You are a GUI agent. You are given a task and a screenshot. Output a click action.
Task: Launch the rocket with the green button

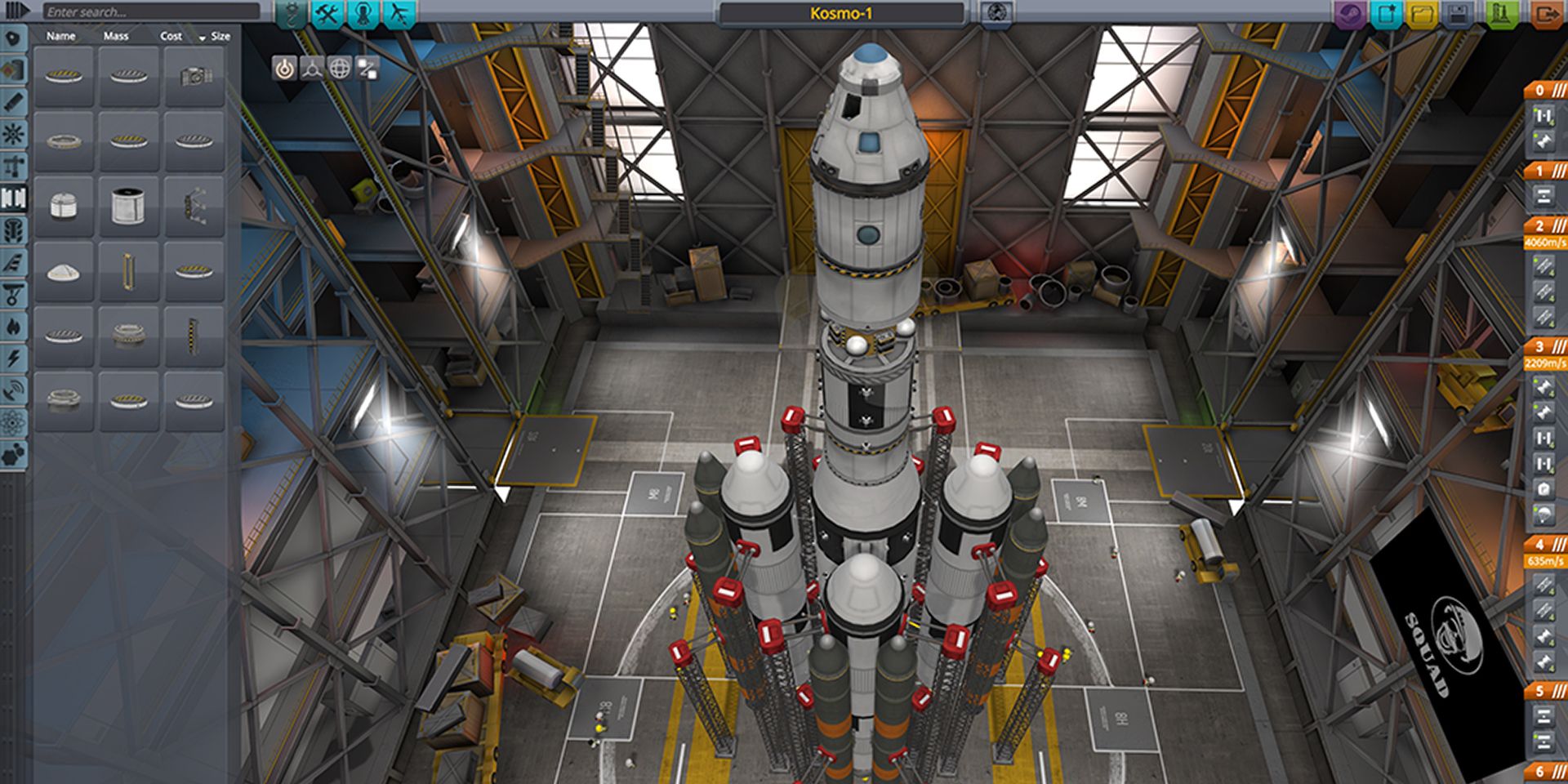coord(1503,14)
